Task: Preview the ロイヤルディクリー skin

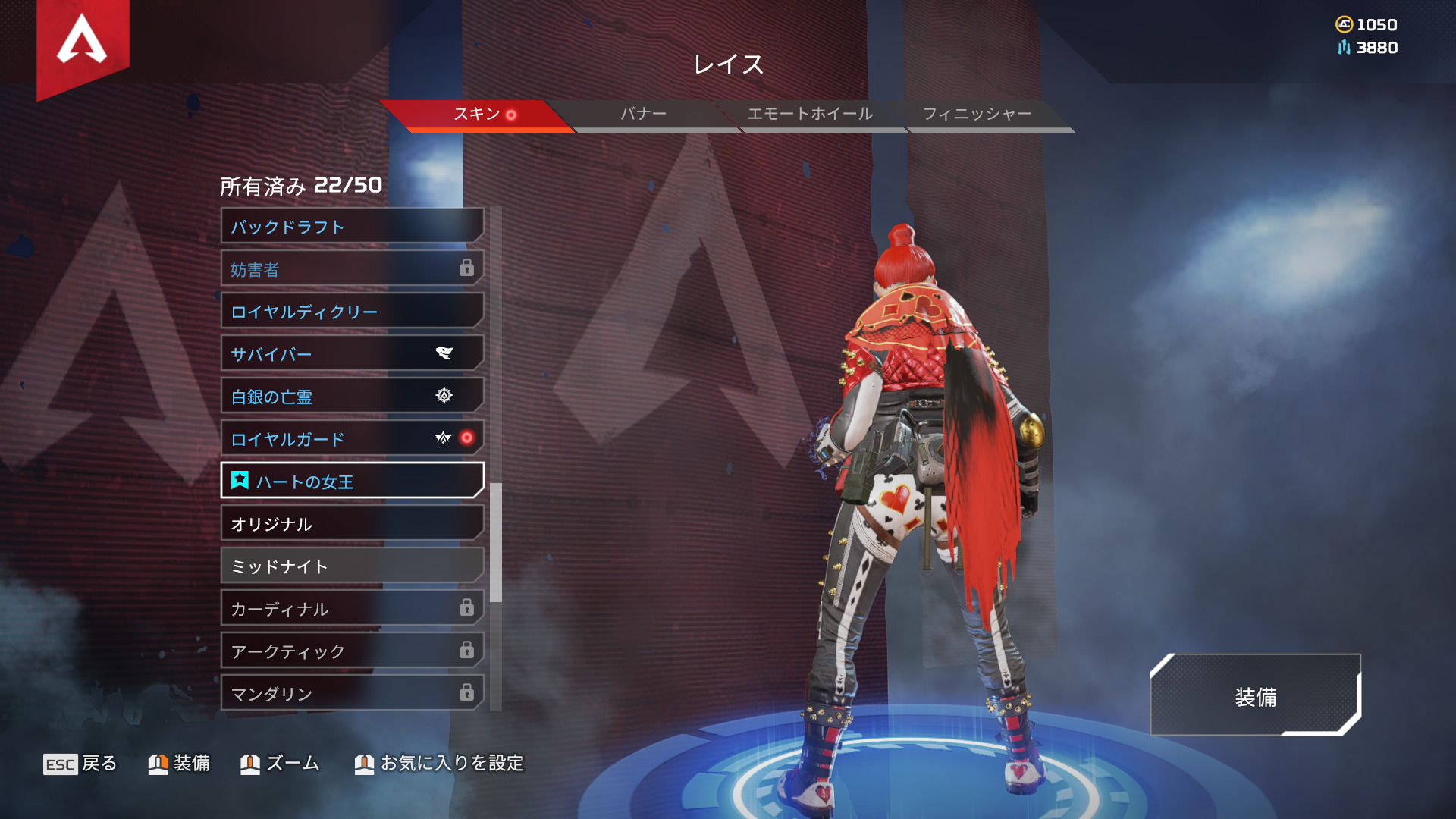Action: pyautogui.click(x=352, y=312)
